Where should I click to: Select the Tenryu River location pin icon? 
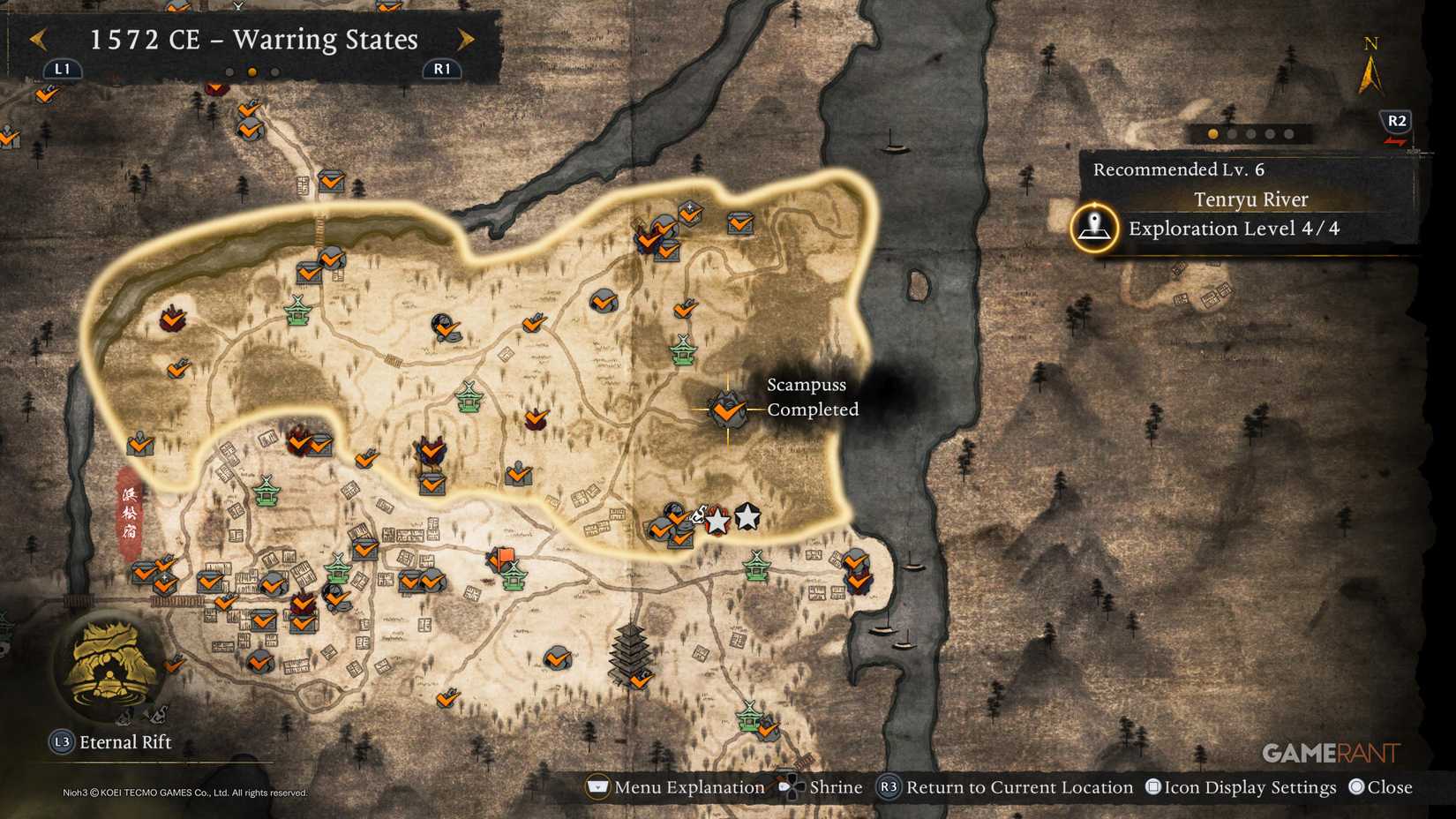(x=1094, y=227)
